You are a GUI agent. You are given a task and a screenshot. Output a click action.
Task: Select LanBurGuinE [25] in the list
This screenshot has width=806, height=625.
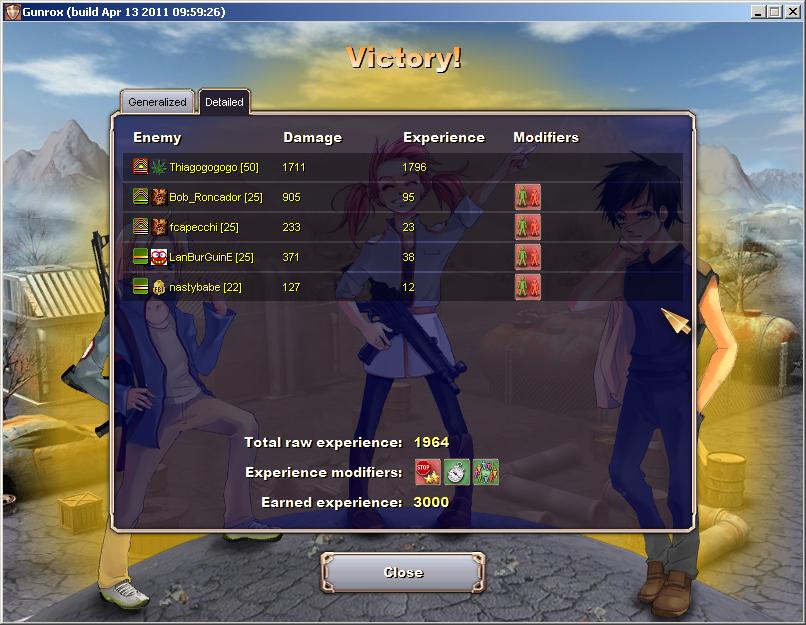pos(211,257)
